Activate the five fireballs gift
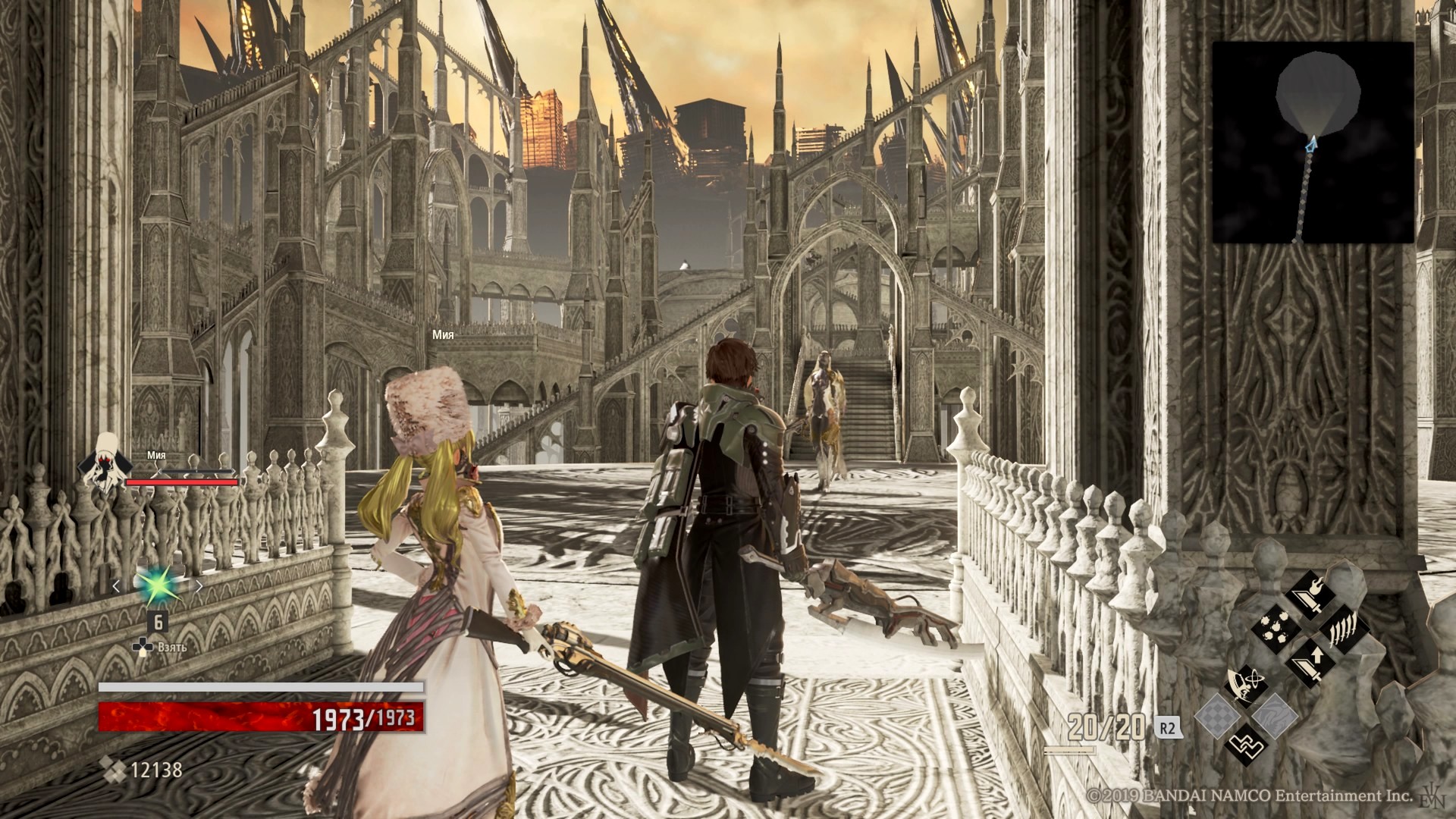Viewport: 1456px width, 819px height. (x=1274, y=628)
